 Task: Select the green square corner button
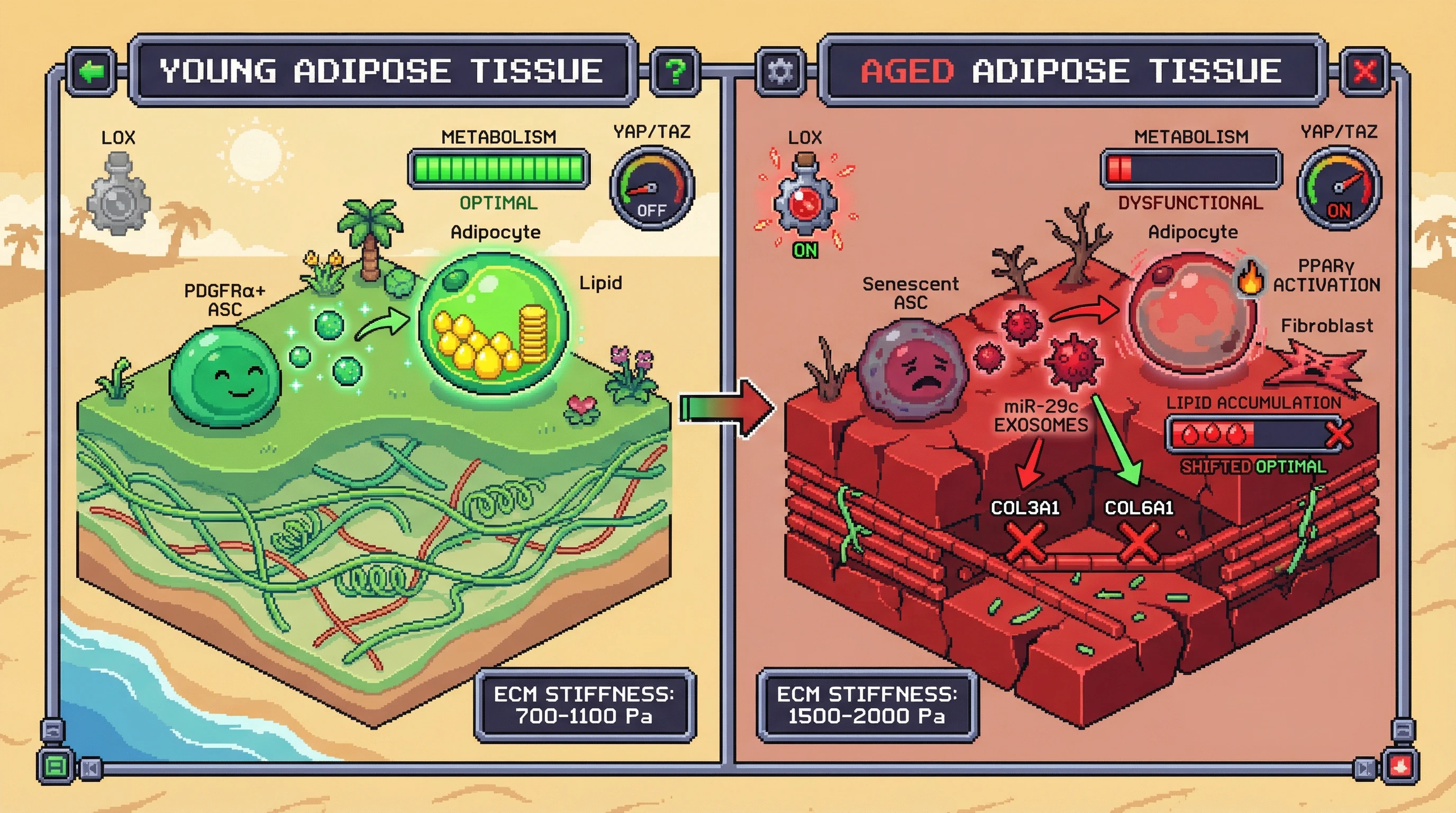tap(56, 766)
